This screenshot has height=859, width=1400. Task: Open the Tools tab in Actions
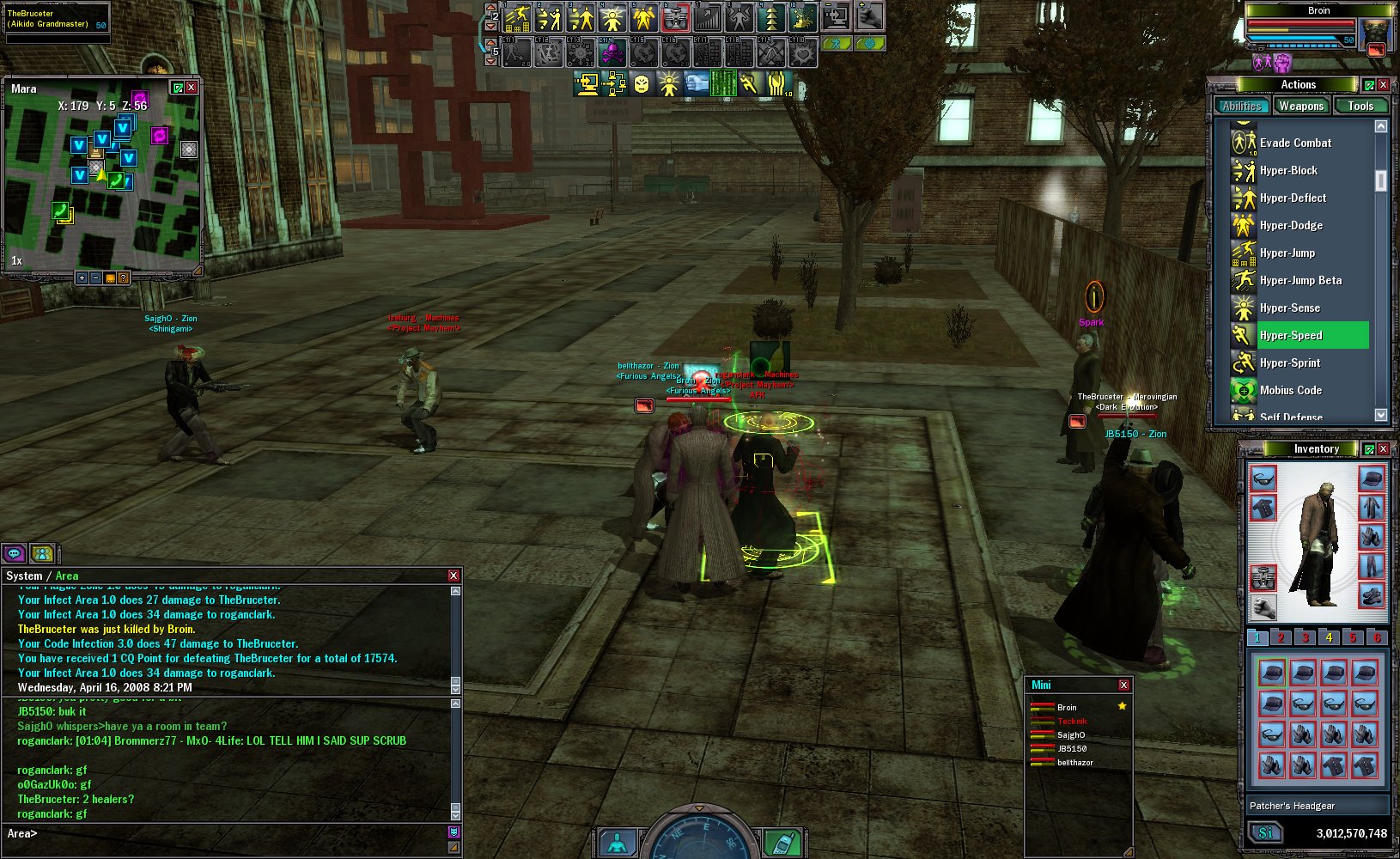click(1360, 107)
